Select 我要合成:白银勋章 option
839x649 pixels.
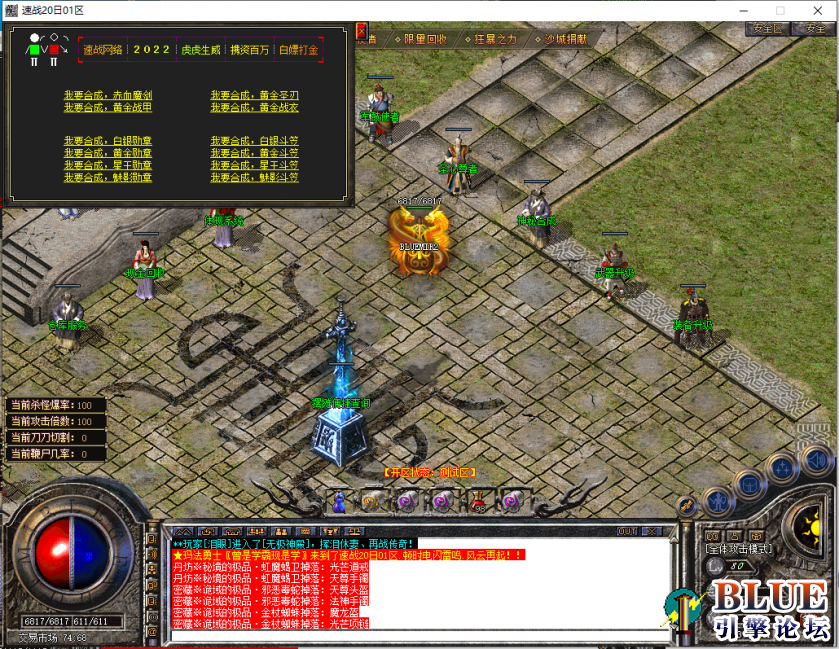107,141
